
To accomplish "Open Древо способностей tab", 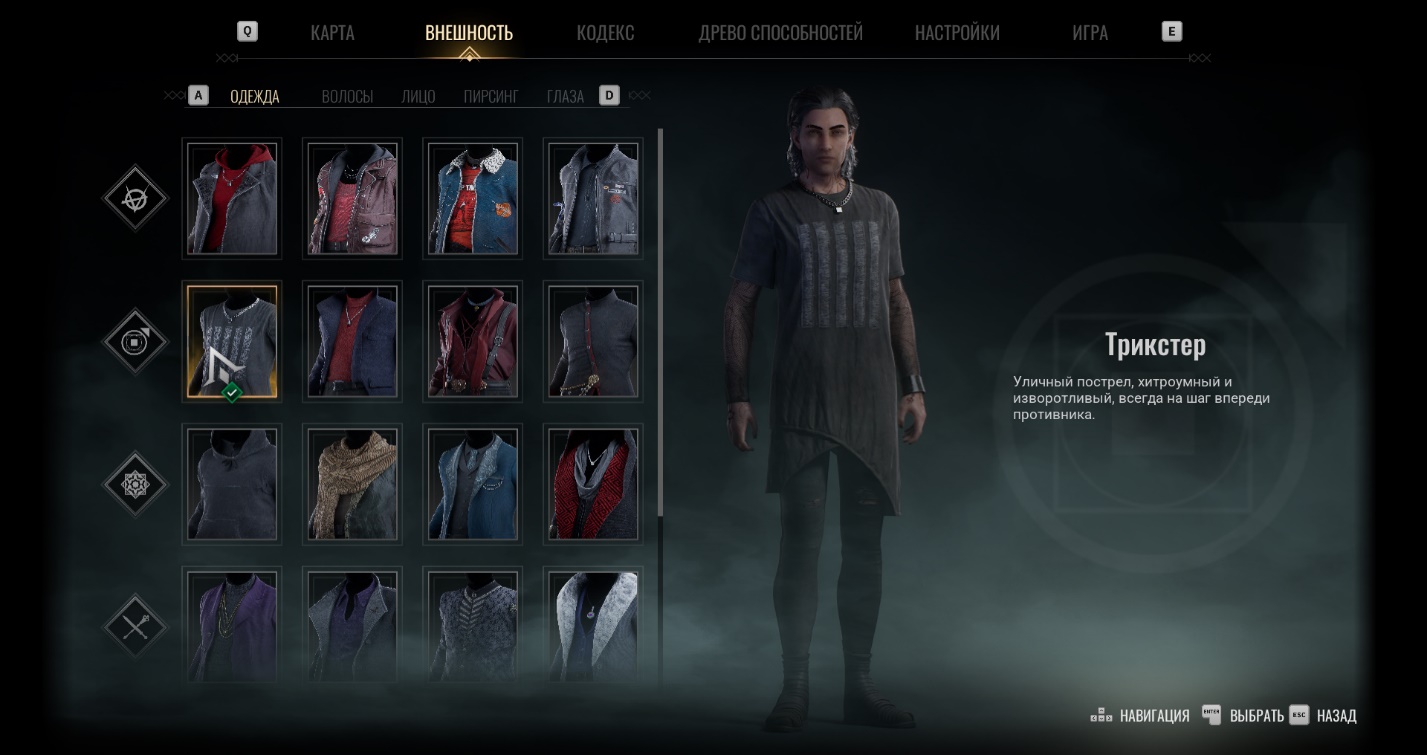I will 780,33.
